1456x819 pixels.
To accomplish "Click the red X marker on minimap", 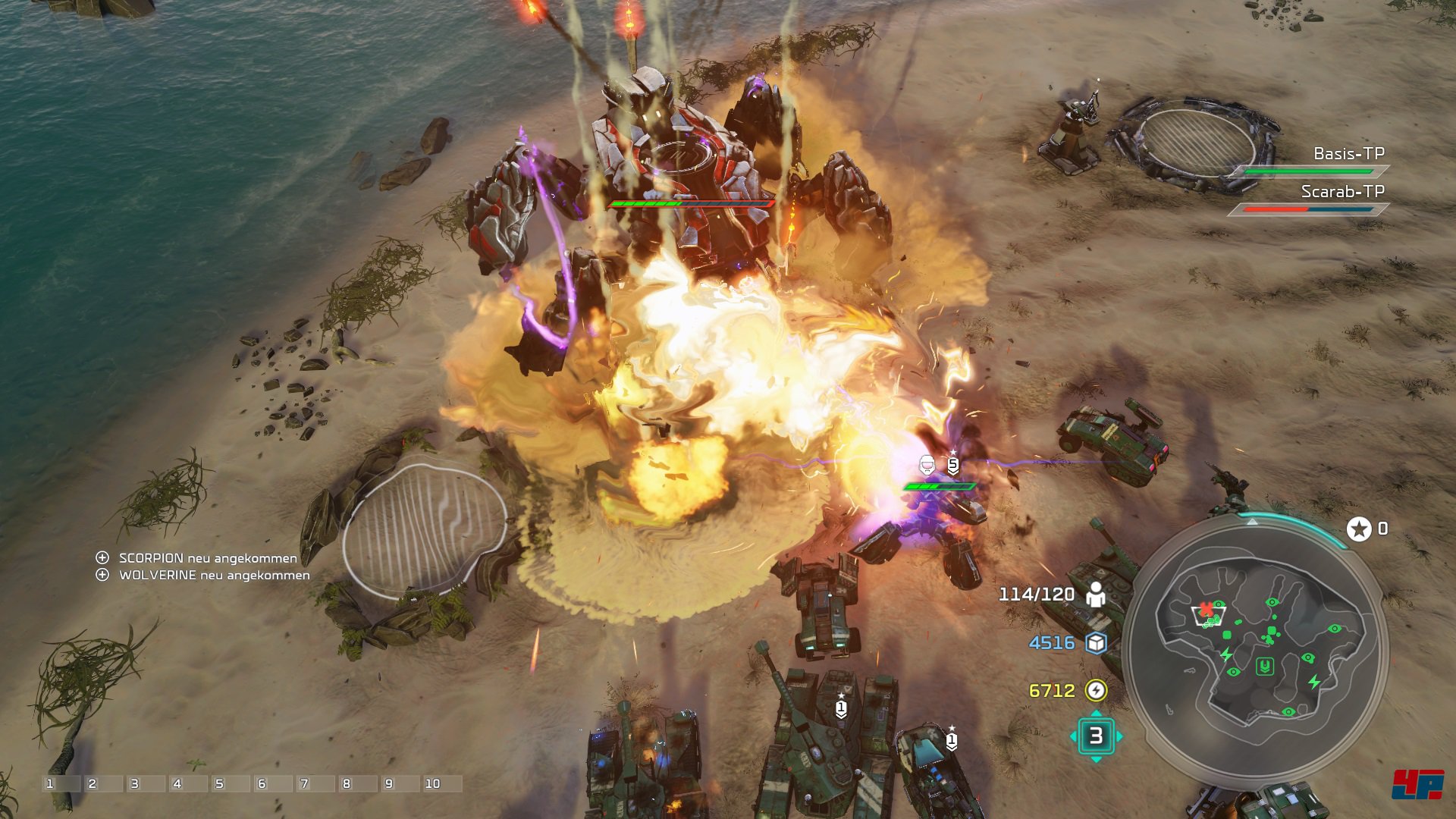I will pyautogui.click(x=1206, y=609).
